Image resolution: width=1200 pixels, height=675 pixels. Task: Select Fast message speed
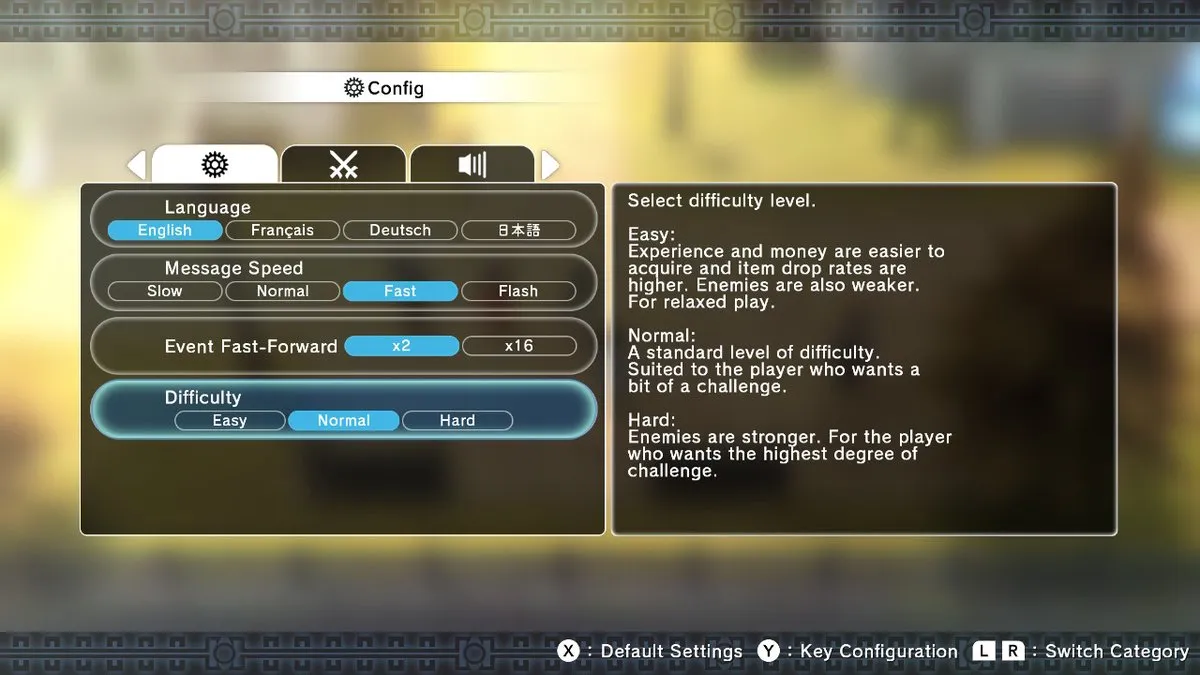400,291
